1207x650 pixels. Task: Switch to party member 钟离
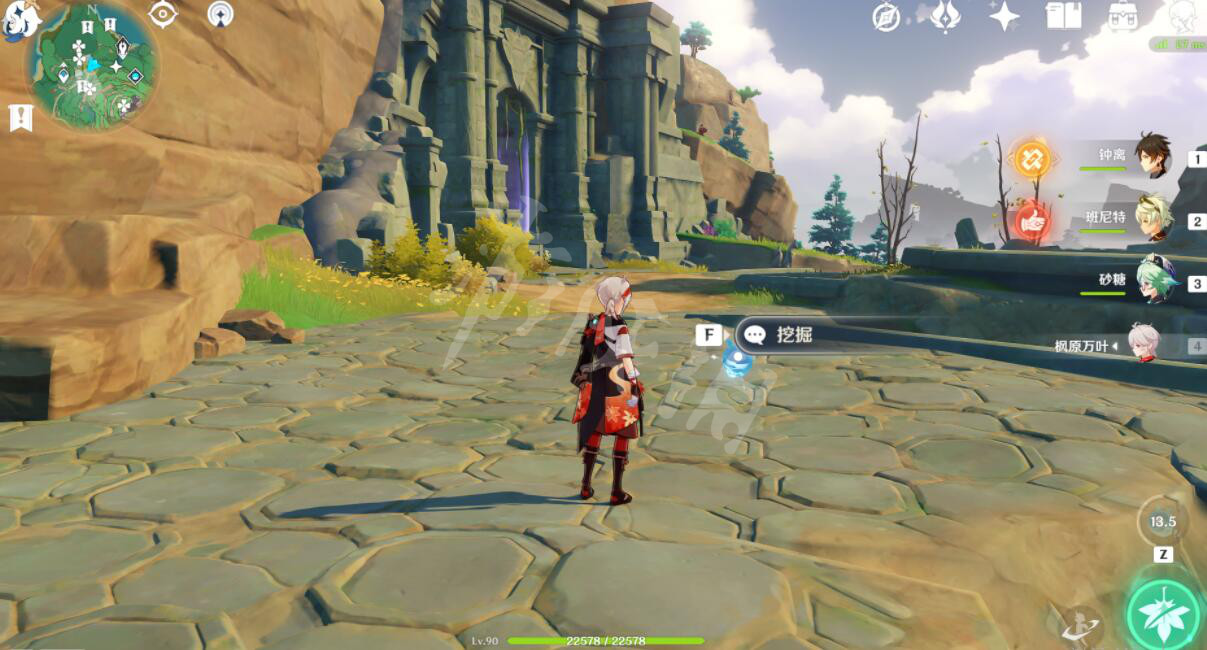pos(1152,155)
